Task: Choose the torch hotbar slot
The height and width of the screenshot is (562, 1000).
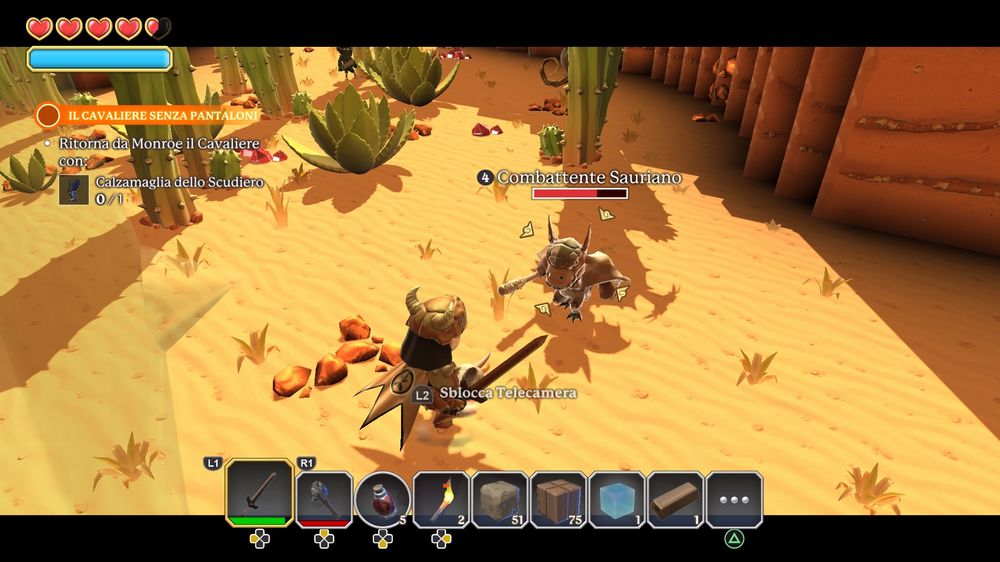Action: click(441, 498)
